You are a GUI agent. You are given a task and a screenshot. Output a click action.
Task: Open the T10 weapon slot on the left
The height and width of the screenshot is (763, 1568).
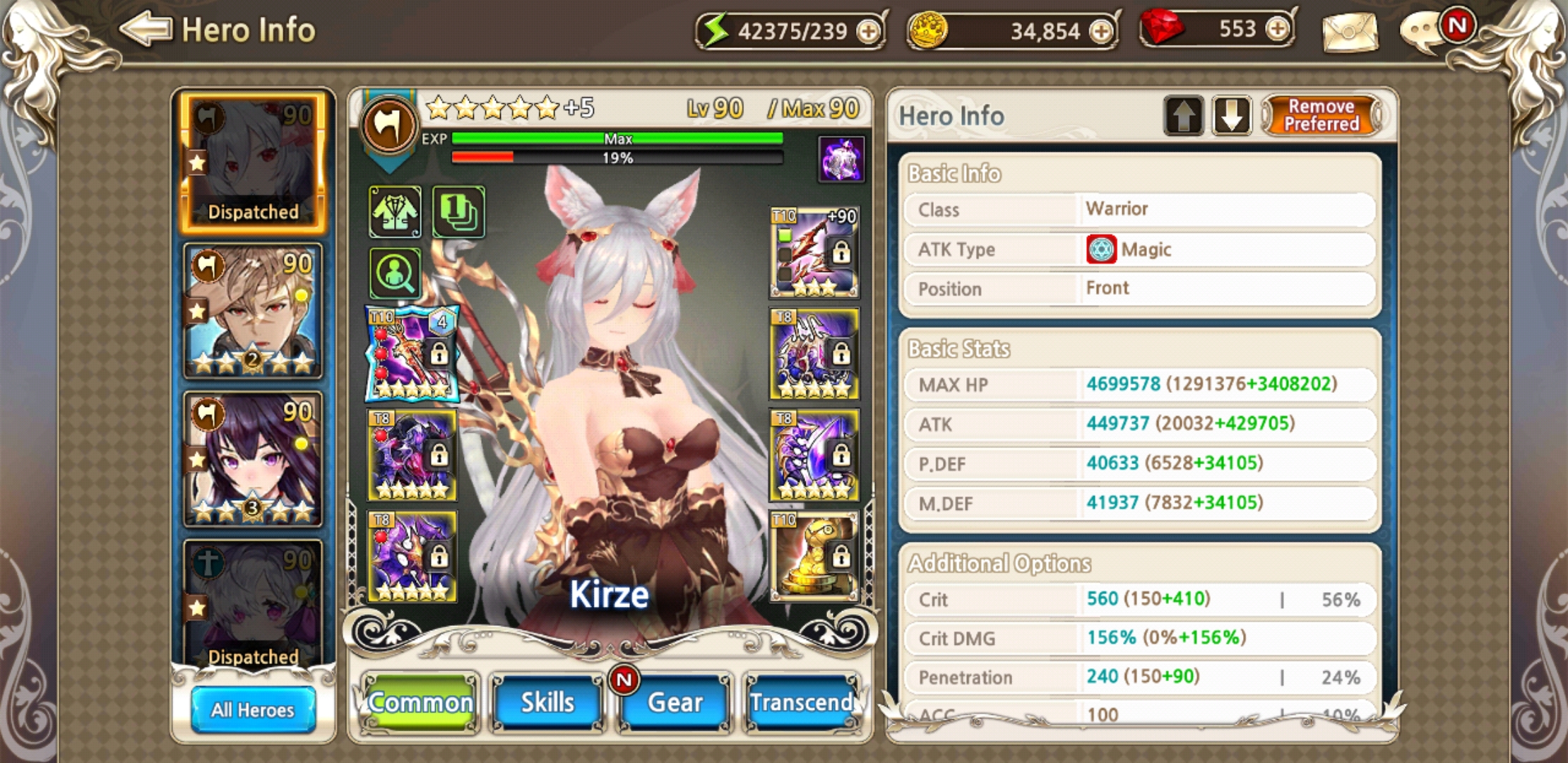[410, 353]
